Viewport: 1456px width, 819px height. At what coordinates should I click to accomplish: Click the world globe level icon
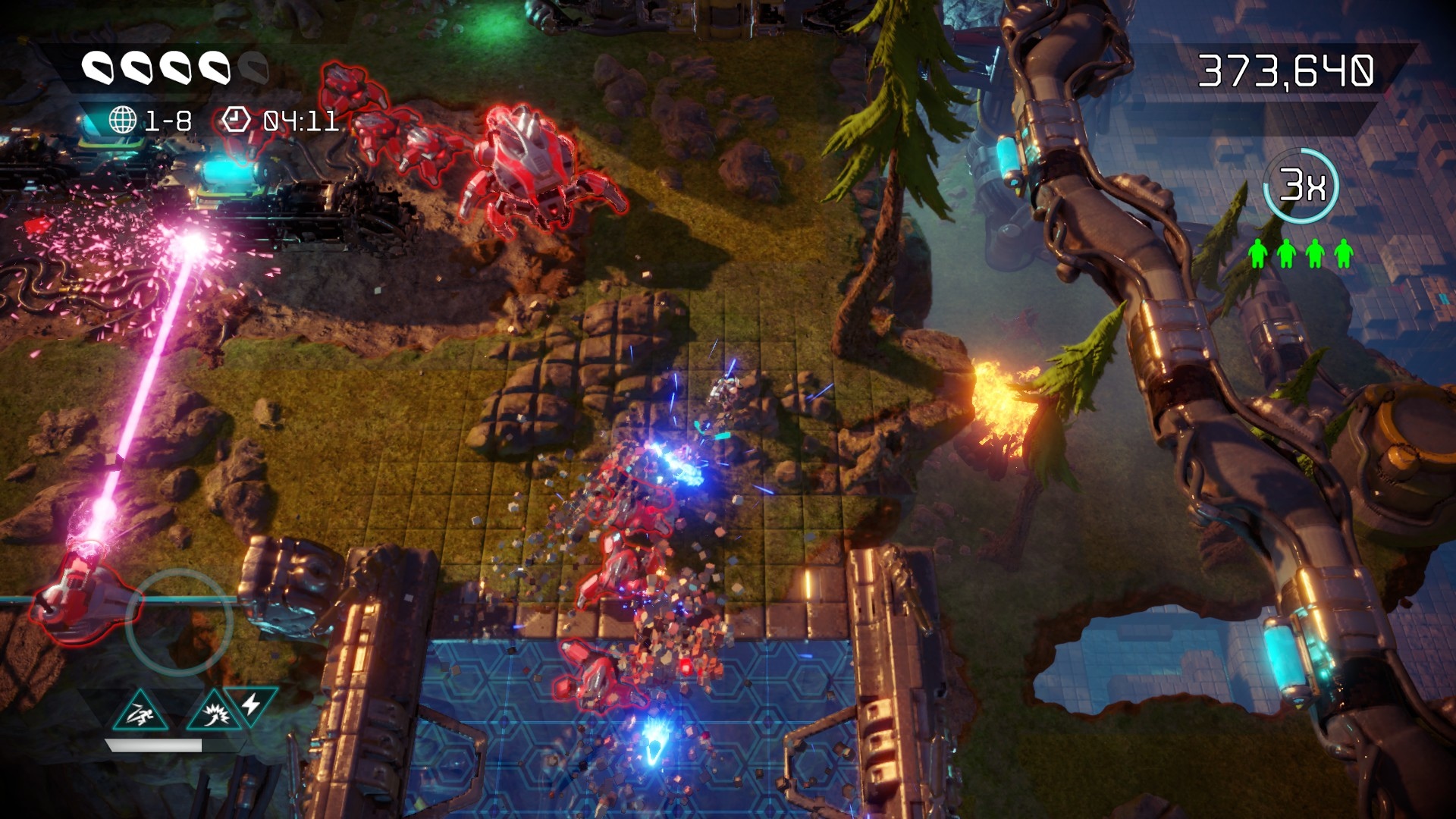pos(123,120)
